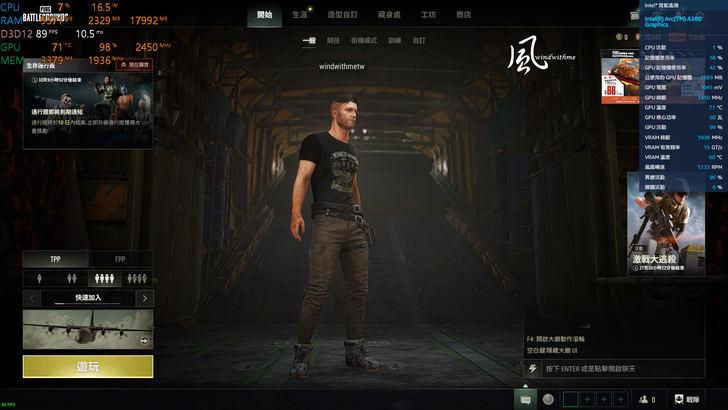Go to previous map with left arrow
The height and width of the screenshot is (410, 728).
coord(31,298)
